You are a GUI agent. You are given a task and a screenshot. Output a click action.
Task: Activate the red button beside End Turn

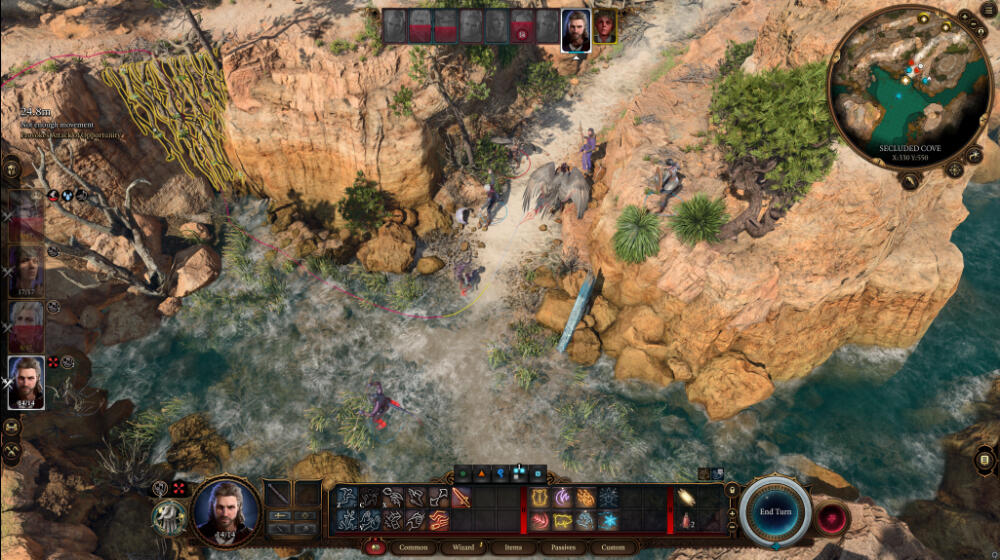[x=832, y=518]
